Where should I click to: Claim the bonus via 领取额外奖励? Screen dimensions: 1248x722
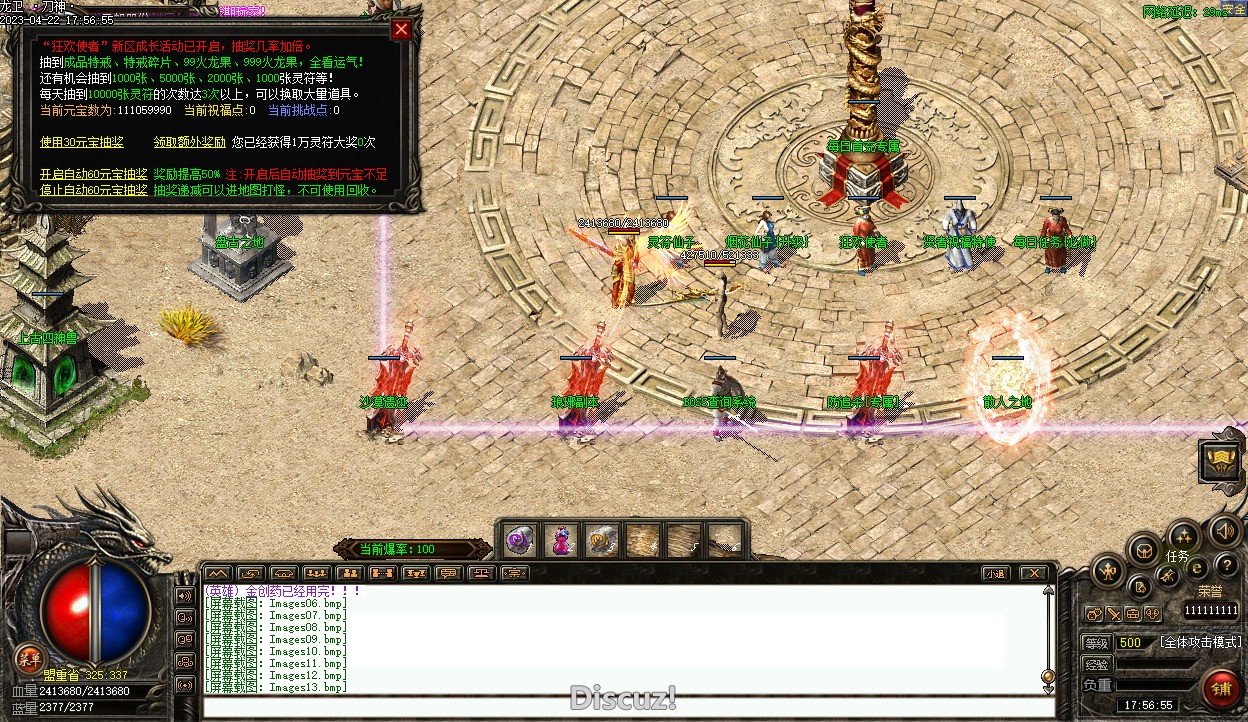click(189, 143)
